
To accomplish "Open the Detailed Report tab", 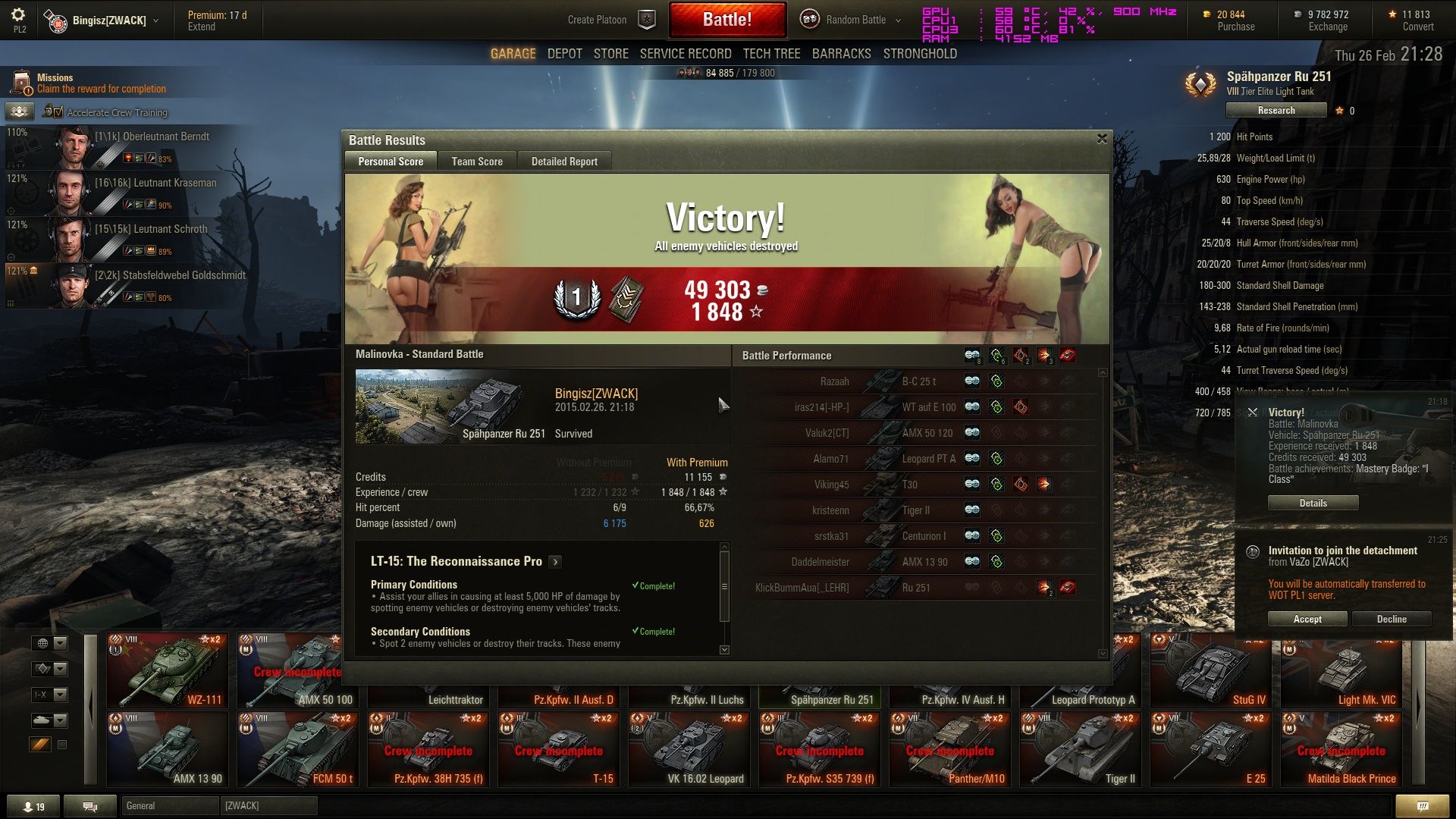I will coord(564,162).
